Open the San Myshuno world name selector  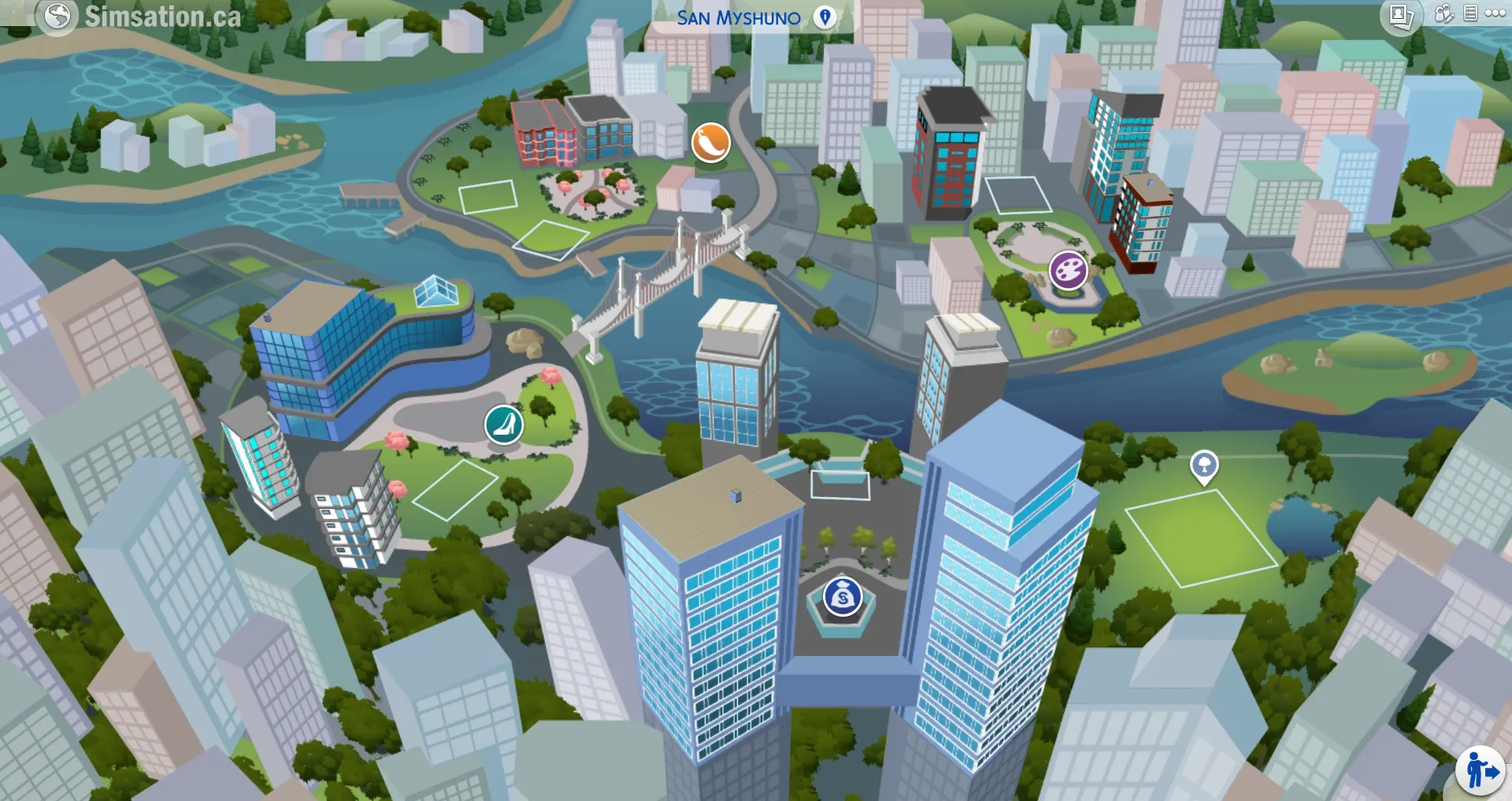point(738,17)
